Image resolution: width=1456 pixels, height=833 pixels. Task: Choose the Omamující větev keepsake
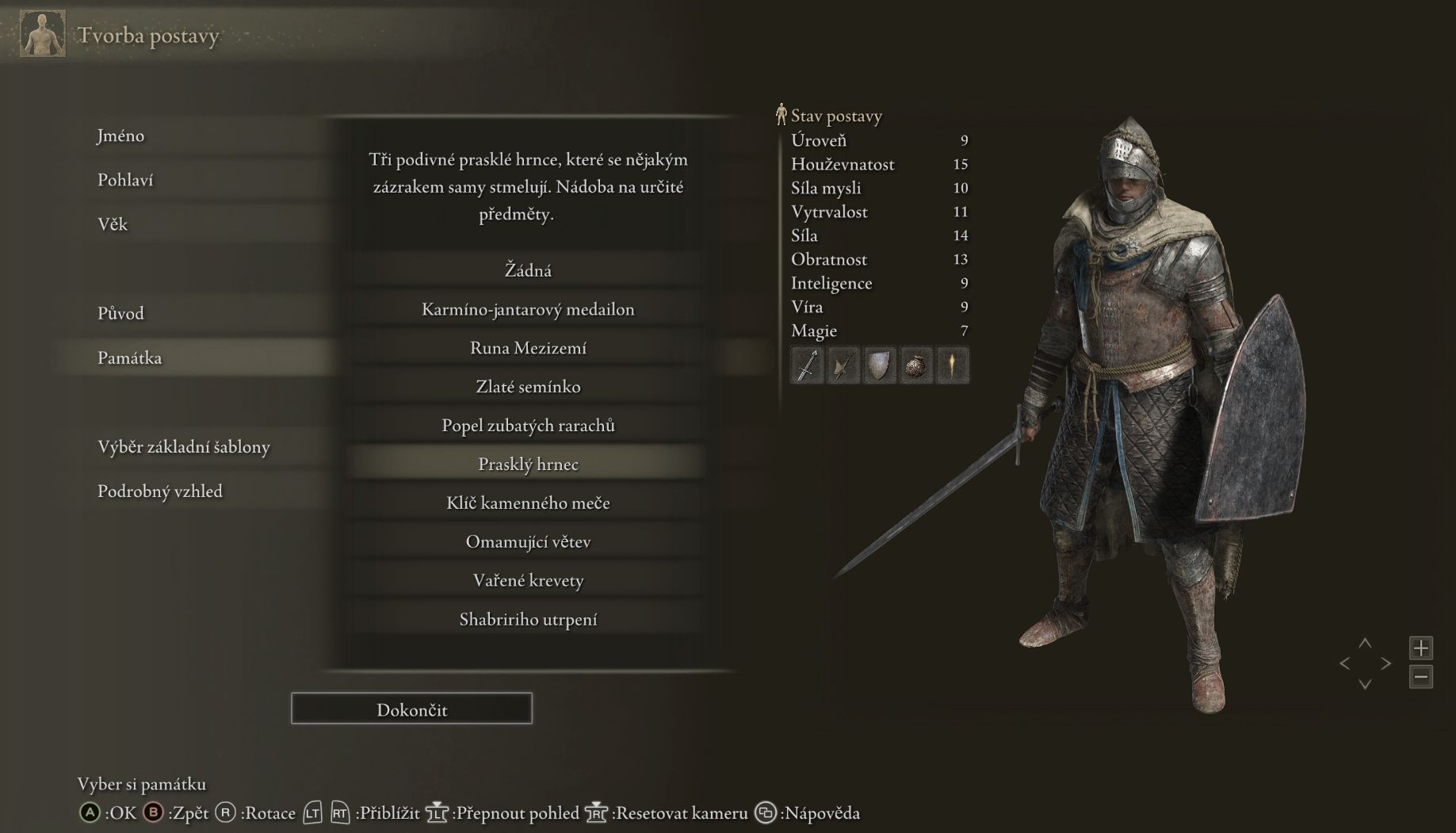click(x=528, y=542)
